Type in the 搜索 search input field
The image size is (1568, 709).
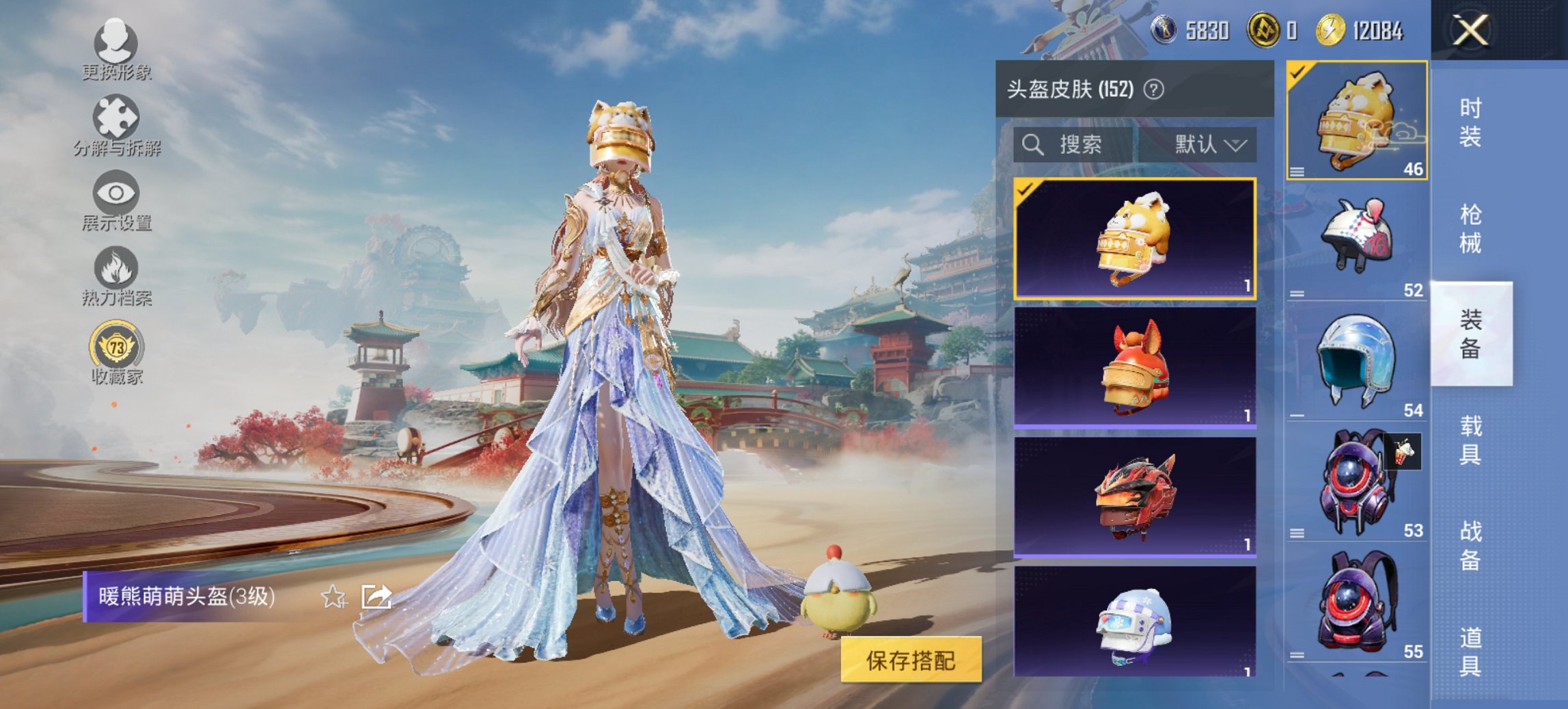(x=1079, y=146)
